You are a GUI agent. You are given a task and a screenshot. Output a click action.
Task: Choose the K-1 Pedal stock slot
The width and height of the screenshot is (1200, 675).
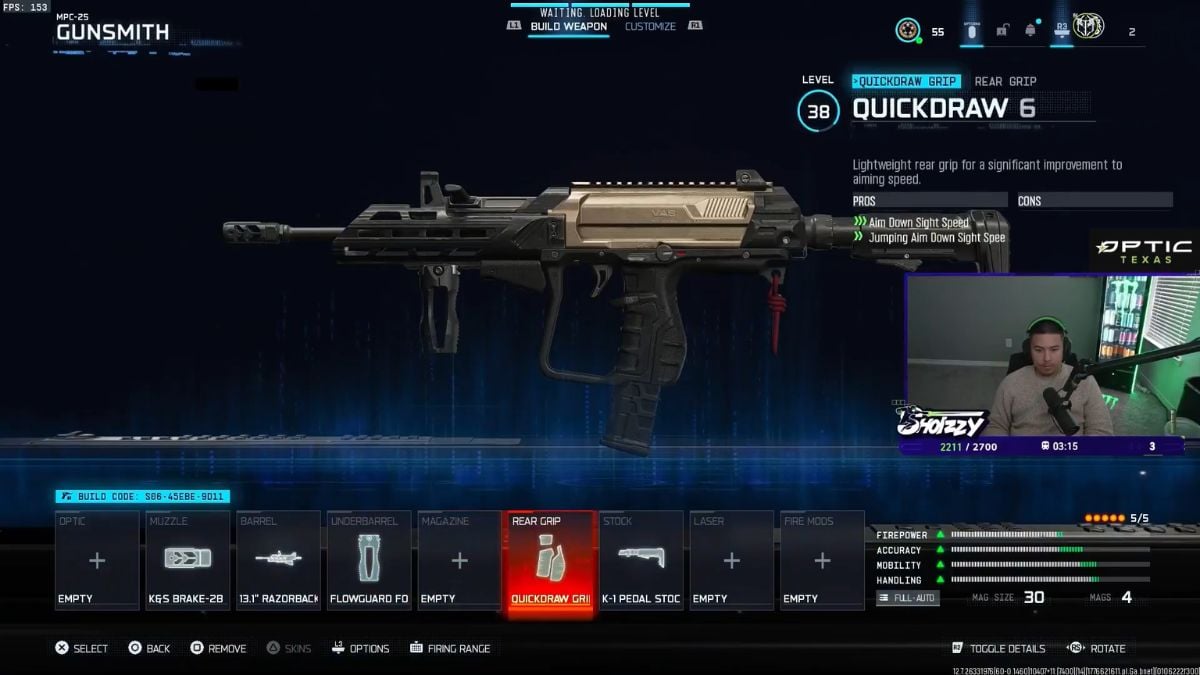click(641, 560)
